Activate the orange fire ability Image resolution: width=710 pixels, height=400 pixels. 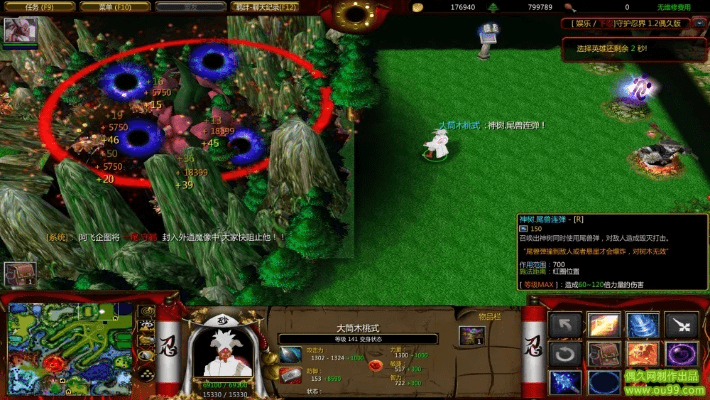pyautogui.click(x=643, y=353)
